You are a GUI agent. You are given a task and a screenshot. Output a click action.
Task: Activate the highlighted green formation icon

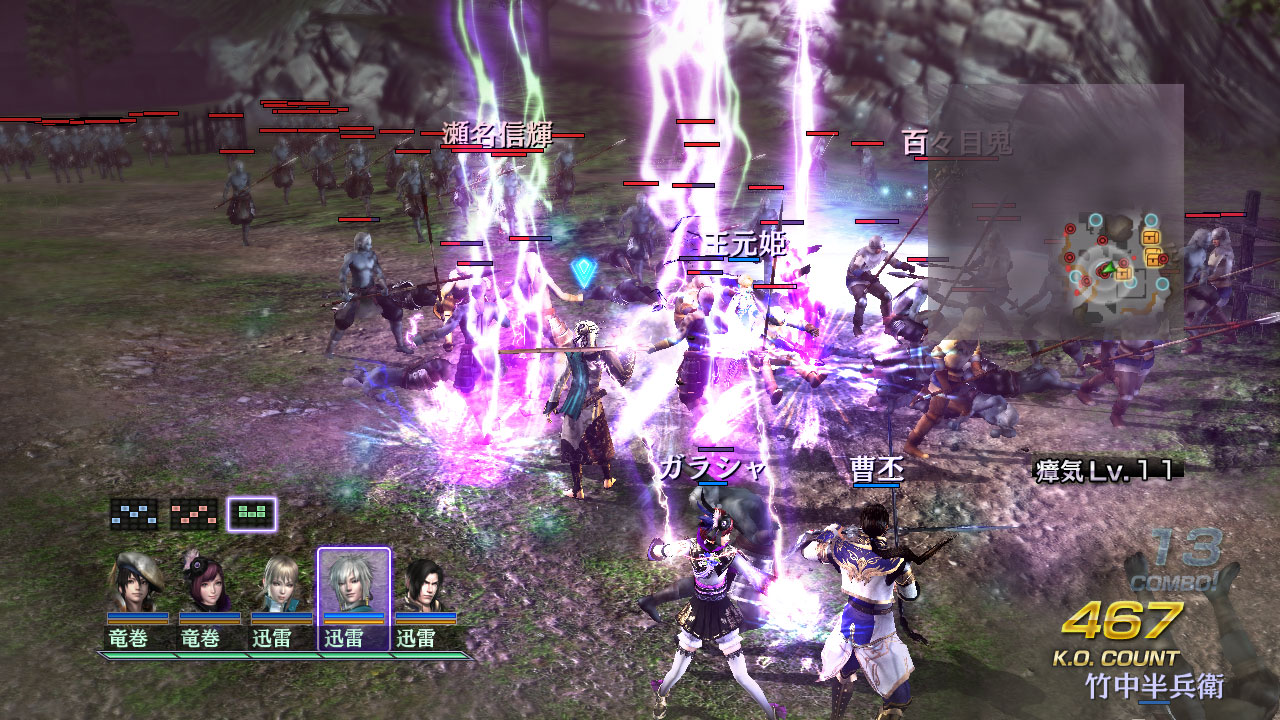pyautogui.click(x=252, y=514)
